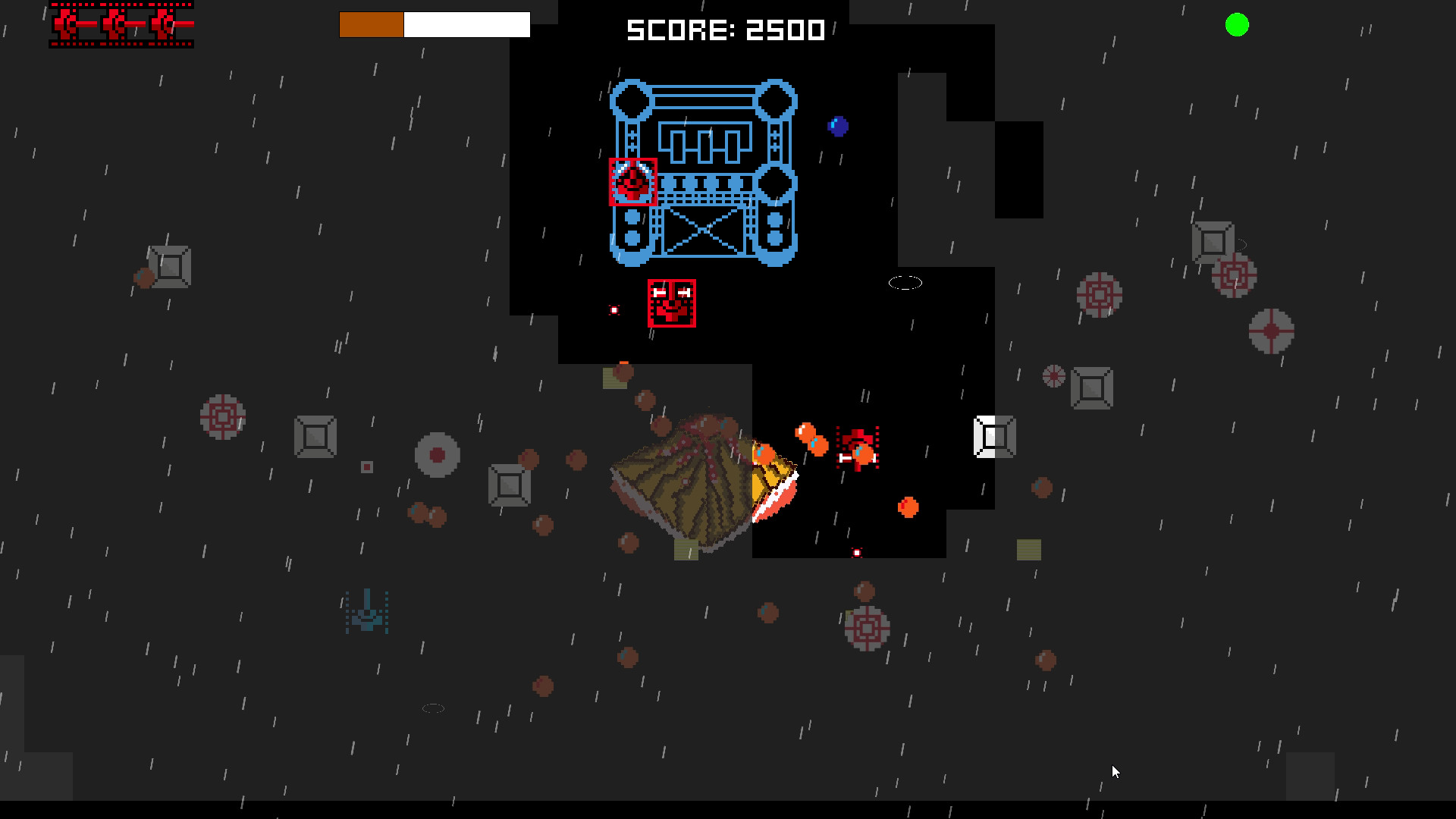Click the green status indicator dot top-right
Viewport: 1456px width, 819px height.
tap(1237, 26)
